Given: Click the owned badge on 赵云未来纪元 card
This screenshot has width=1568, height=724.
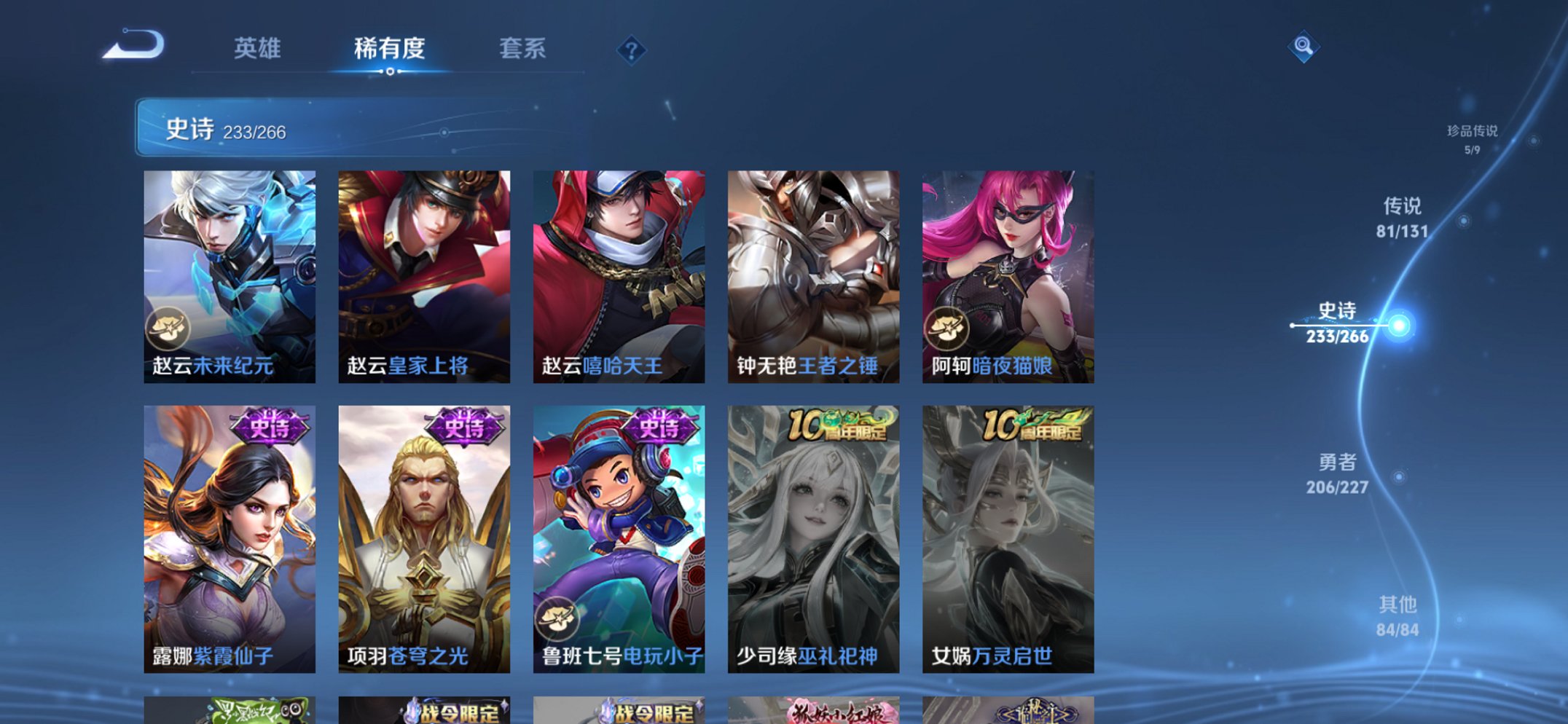Looking at the screenshot, I should (169, 328).
